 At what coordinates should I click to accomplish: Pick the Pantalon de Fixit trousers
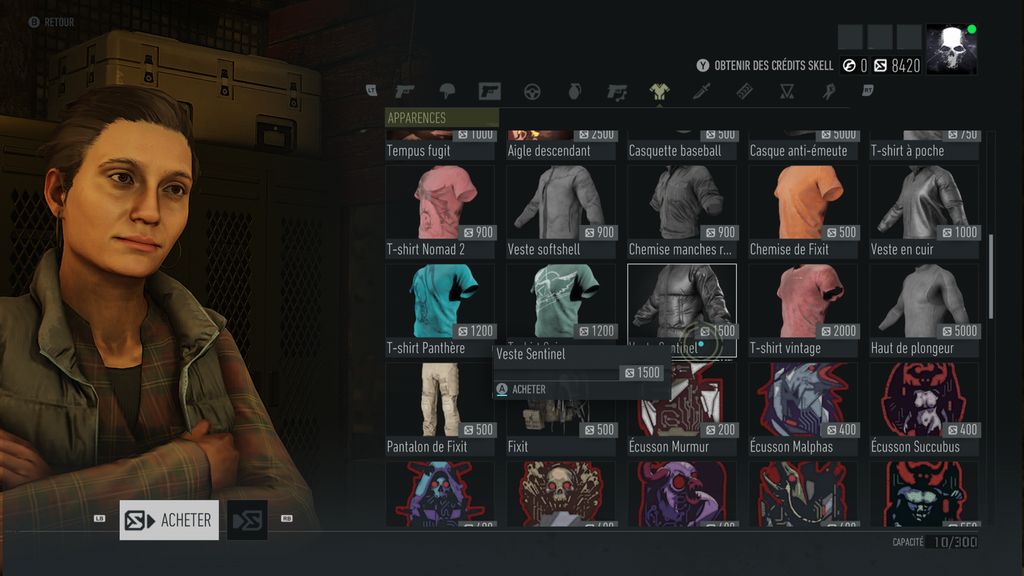coord(440,400)
